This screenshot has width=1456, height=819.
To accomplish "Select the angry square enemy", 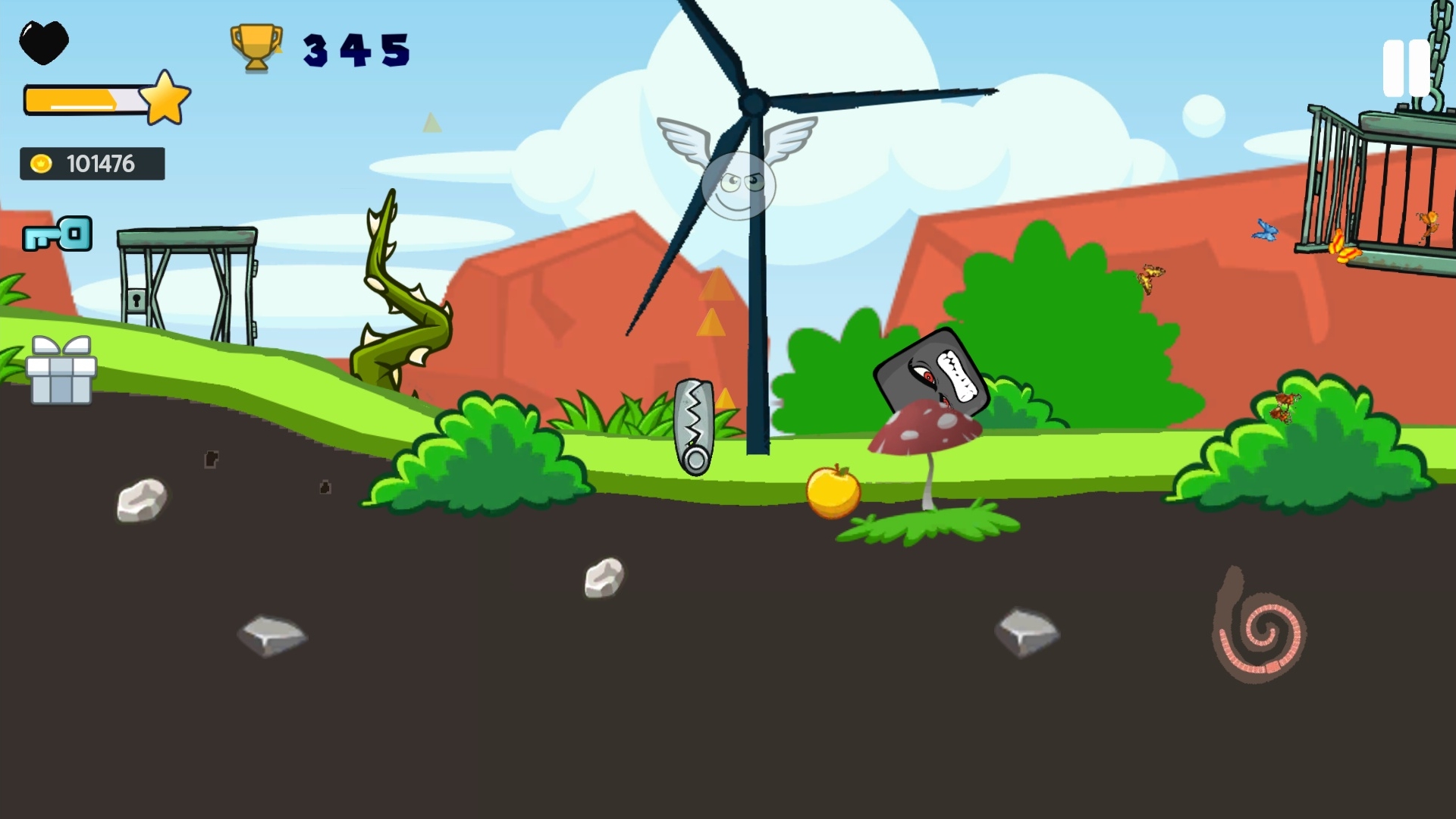I will 931,372.
